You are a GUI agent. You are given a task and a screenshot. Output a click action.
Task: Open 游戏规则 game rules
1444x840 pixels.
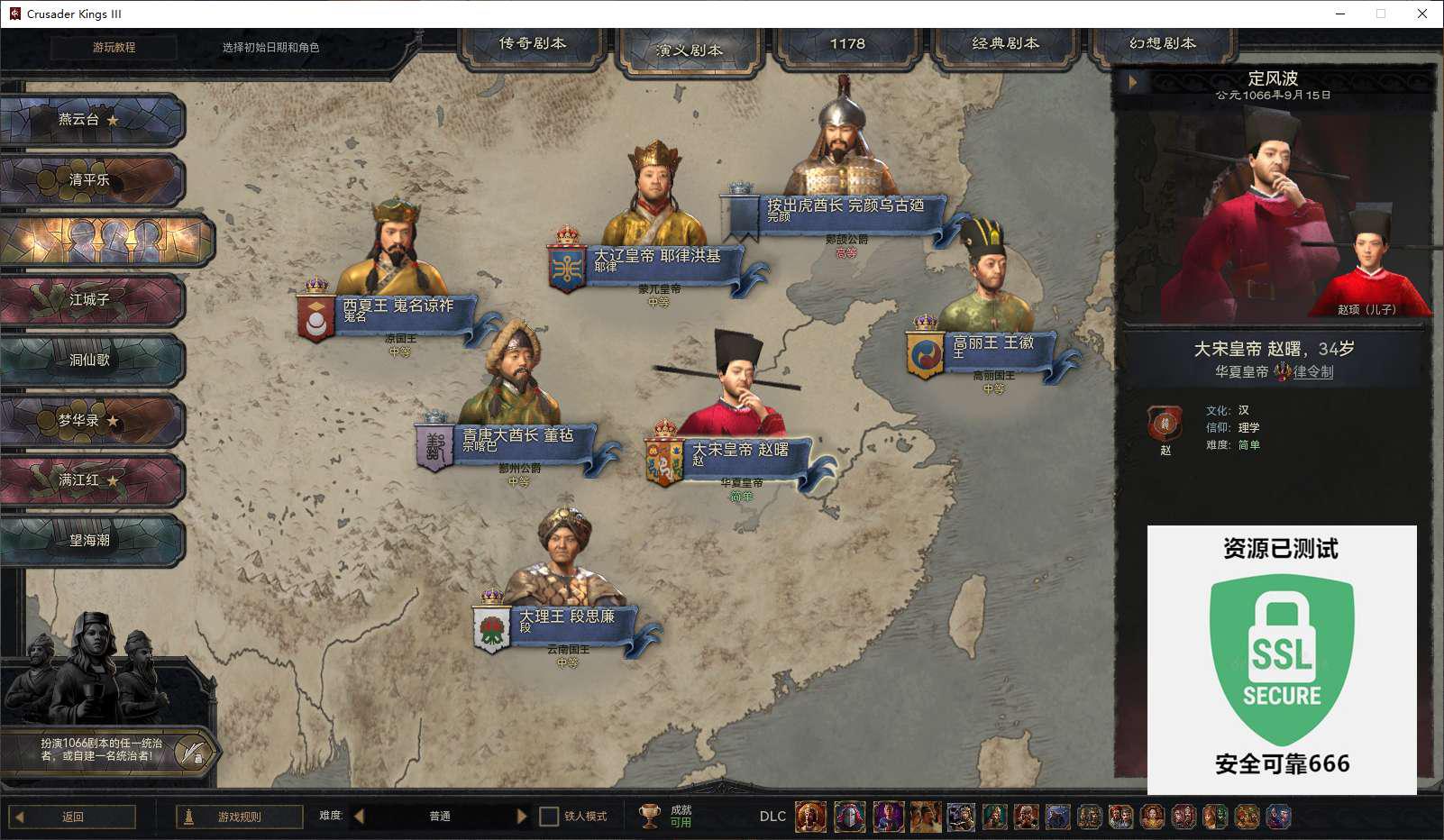pyautogui.click(x=239, y=817)
